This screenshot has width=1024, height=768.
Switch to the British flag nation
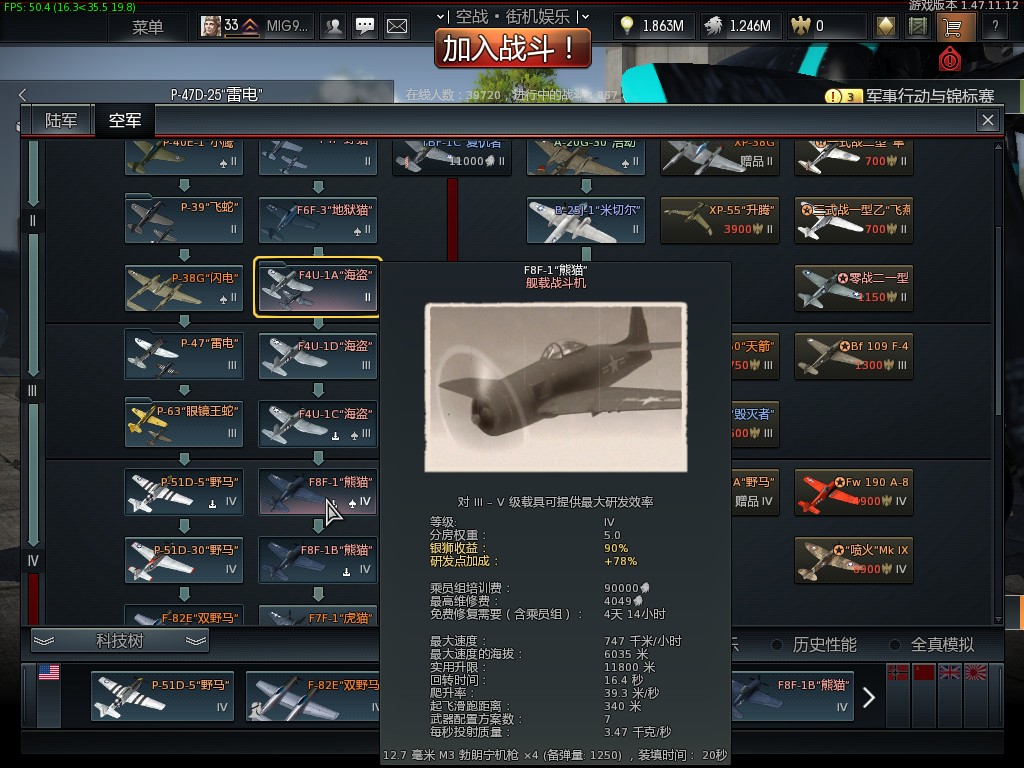click(x=948, y=672)
